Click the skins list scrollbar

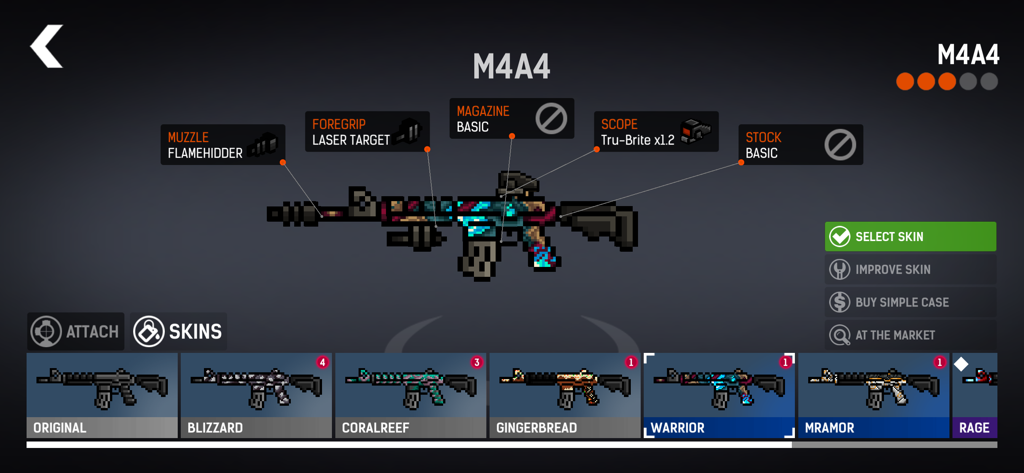409,445
